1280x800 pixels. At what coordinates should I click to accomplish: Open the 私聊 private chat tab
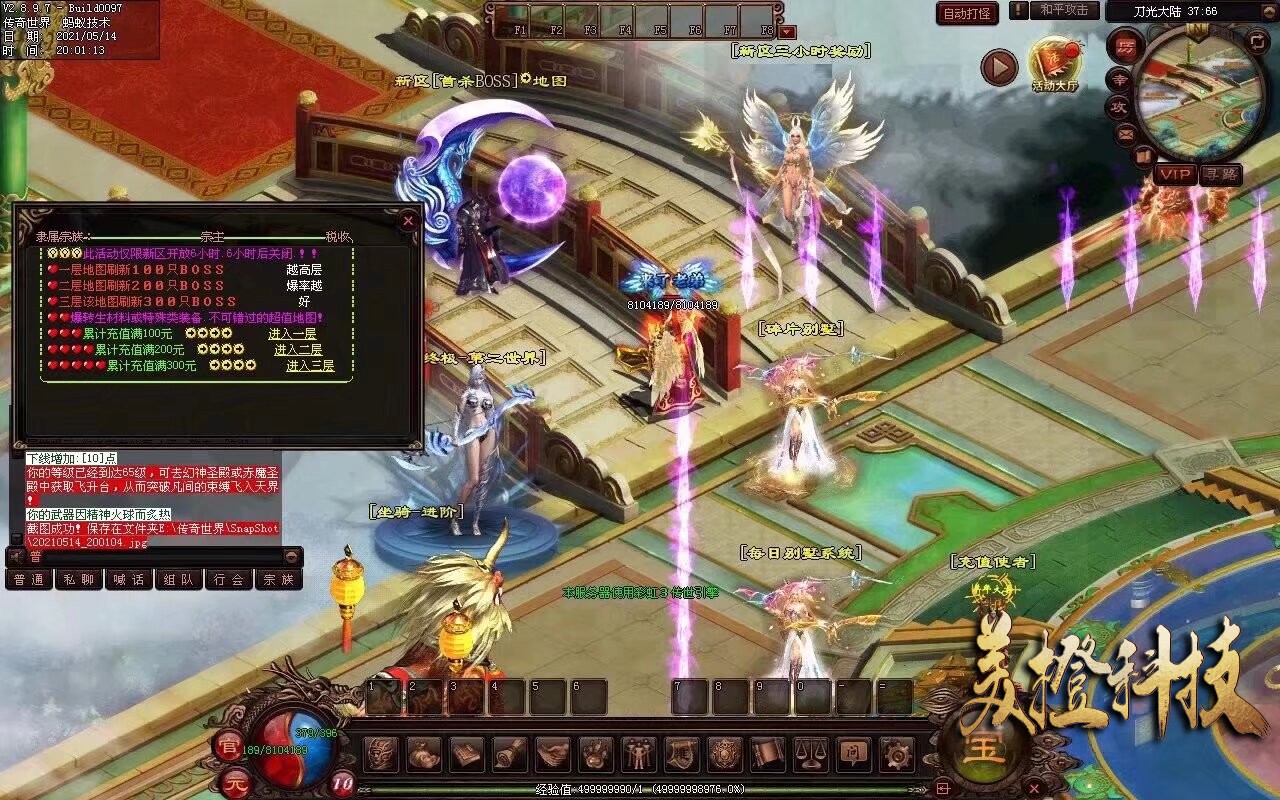pos(78,579)
